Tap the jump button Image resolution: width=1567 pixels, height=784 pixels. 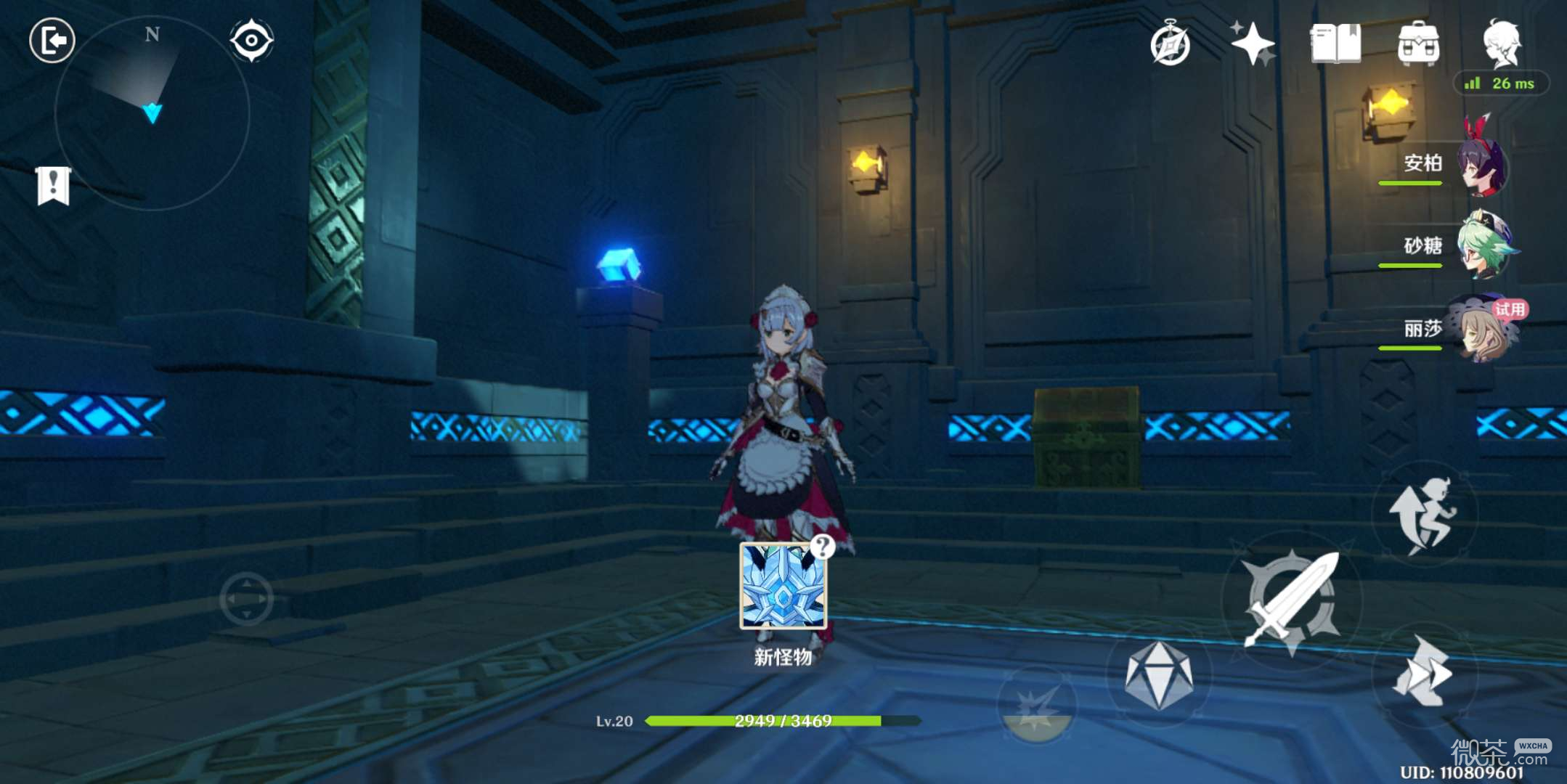(x=1424, y=514)
